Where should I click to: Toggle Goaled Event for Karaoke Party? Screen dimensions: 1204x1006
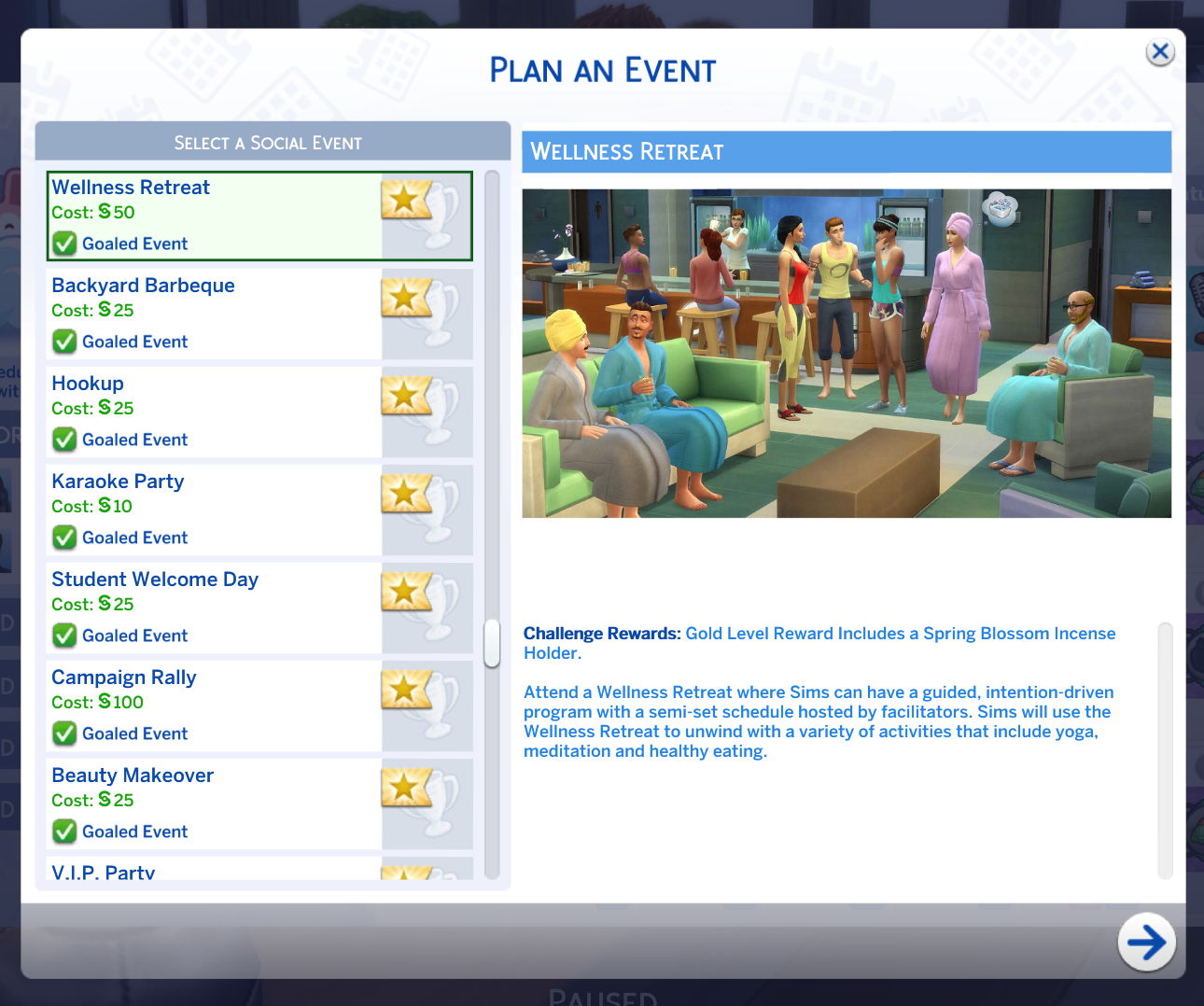63,538
